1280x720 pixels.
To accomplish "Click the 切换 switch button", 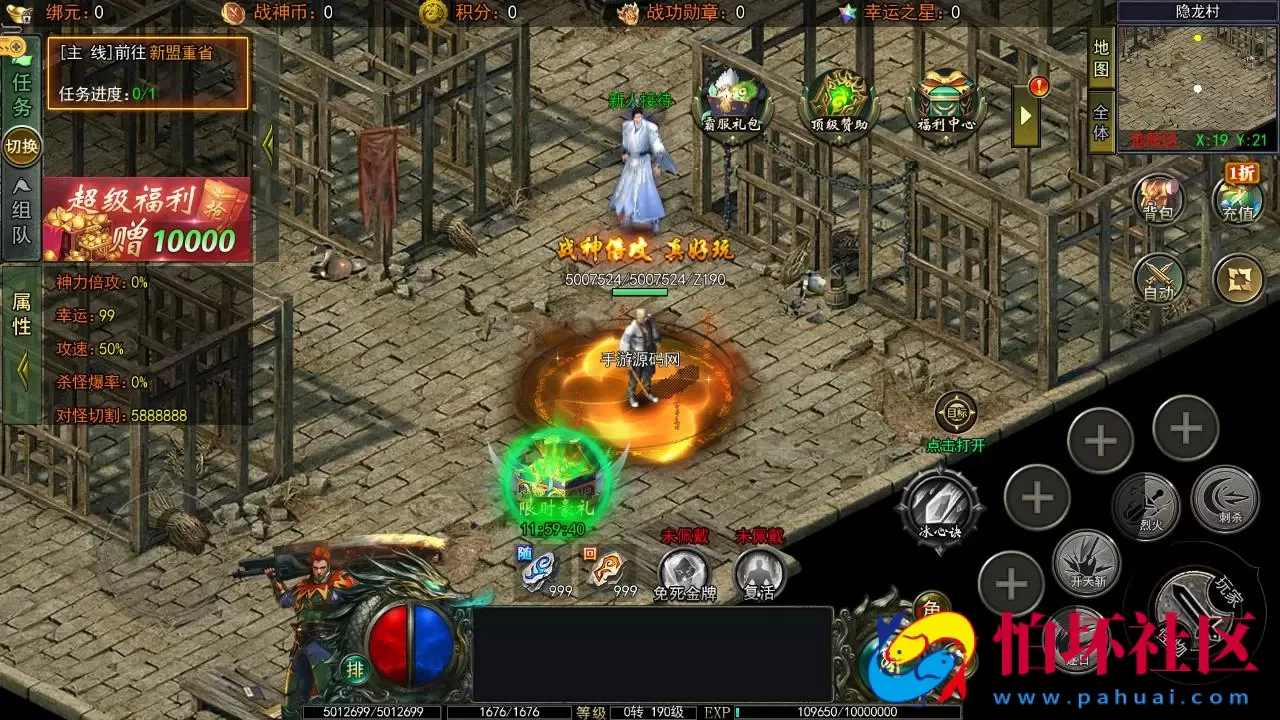I will [x=21, y=147].
